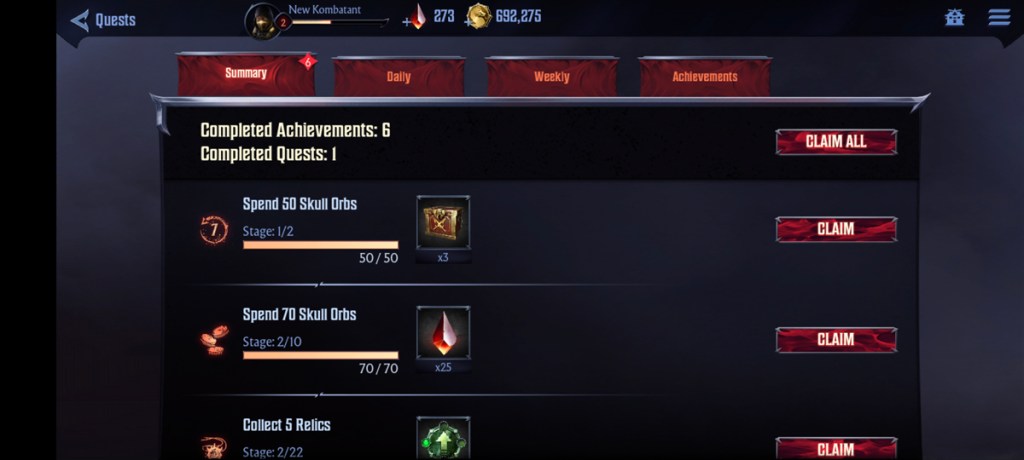Claim the Collect 5 Relics reward
This screenshot has height=460, width=1024.
pyautogui.click(x=836, y=448)
